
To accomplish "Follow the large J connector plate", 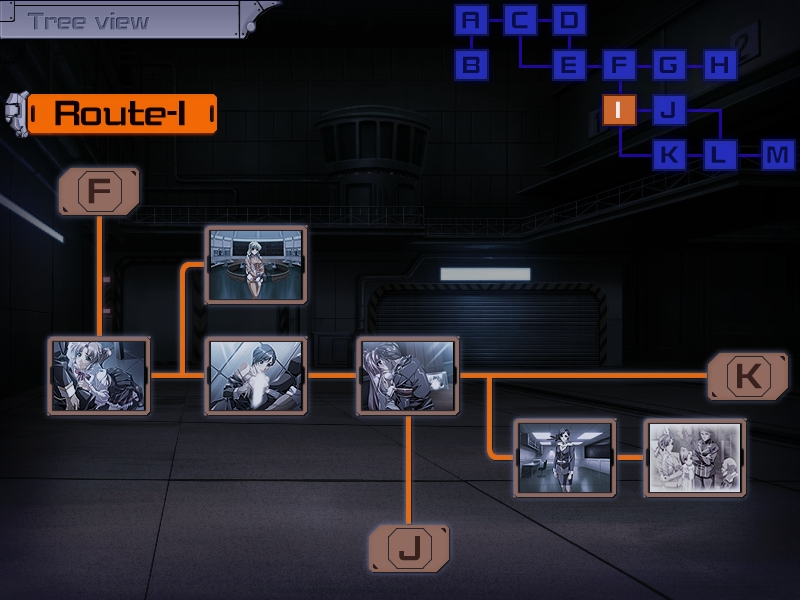I will tap(409, 548).
